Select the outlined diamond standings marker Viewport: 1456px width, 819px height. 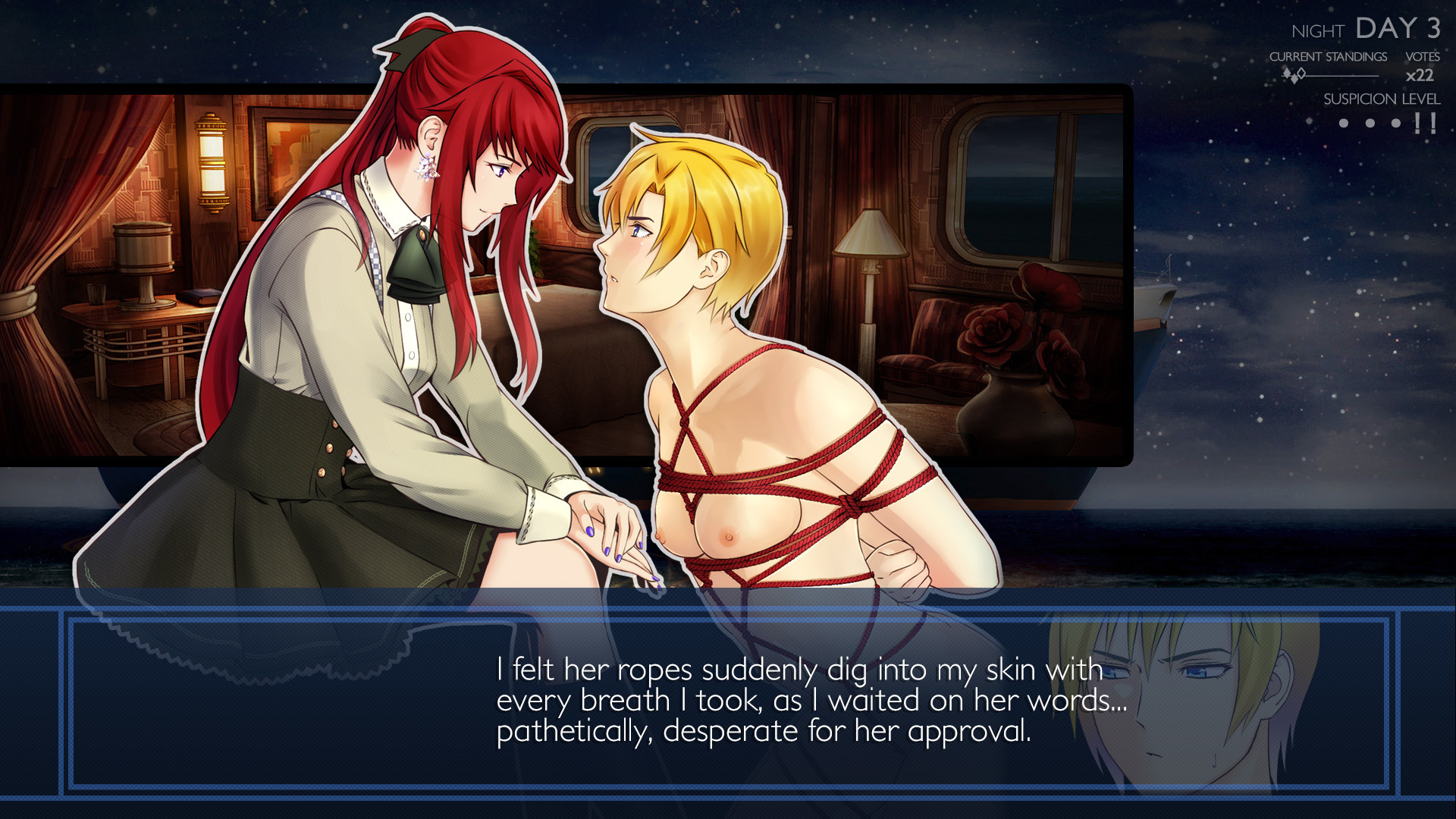[1301, 74]
